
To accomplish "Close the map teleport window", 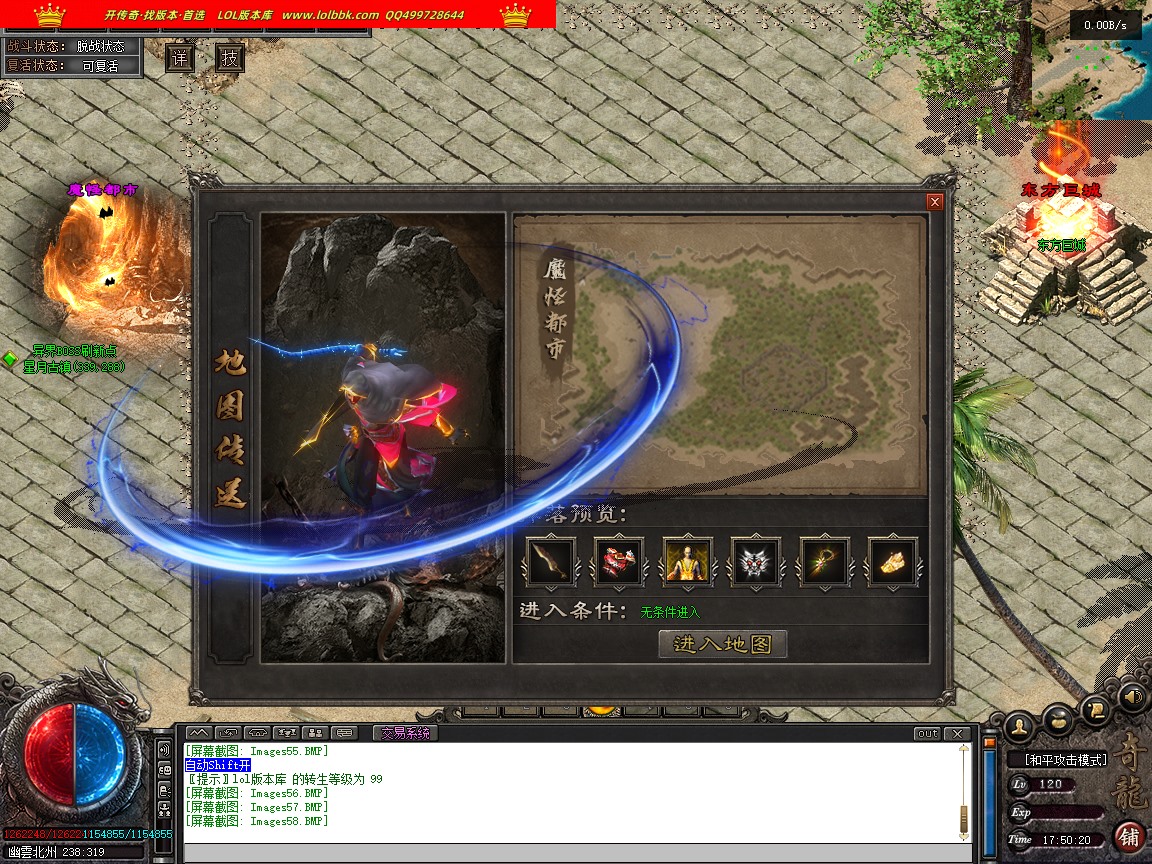I will click(x=935, y=202).
